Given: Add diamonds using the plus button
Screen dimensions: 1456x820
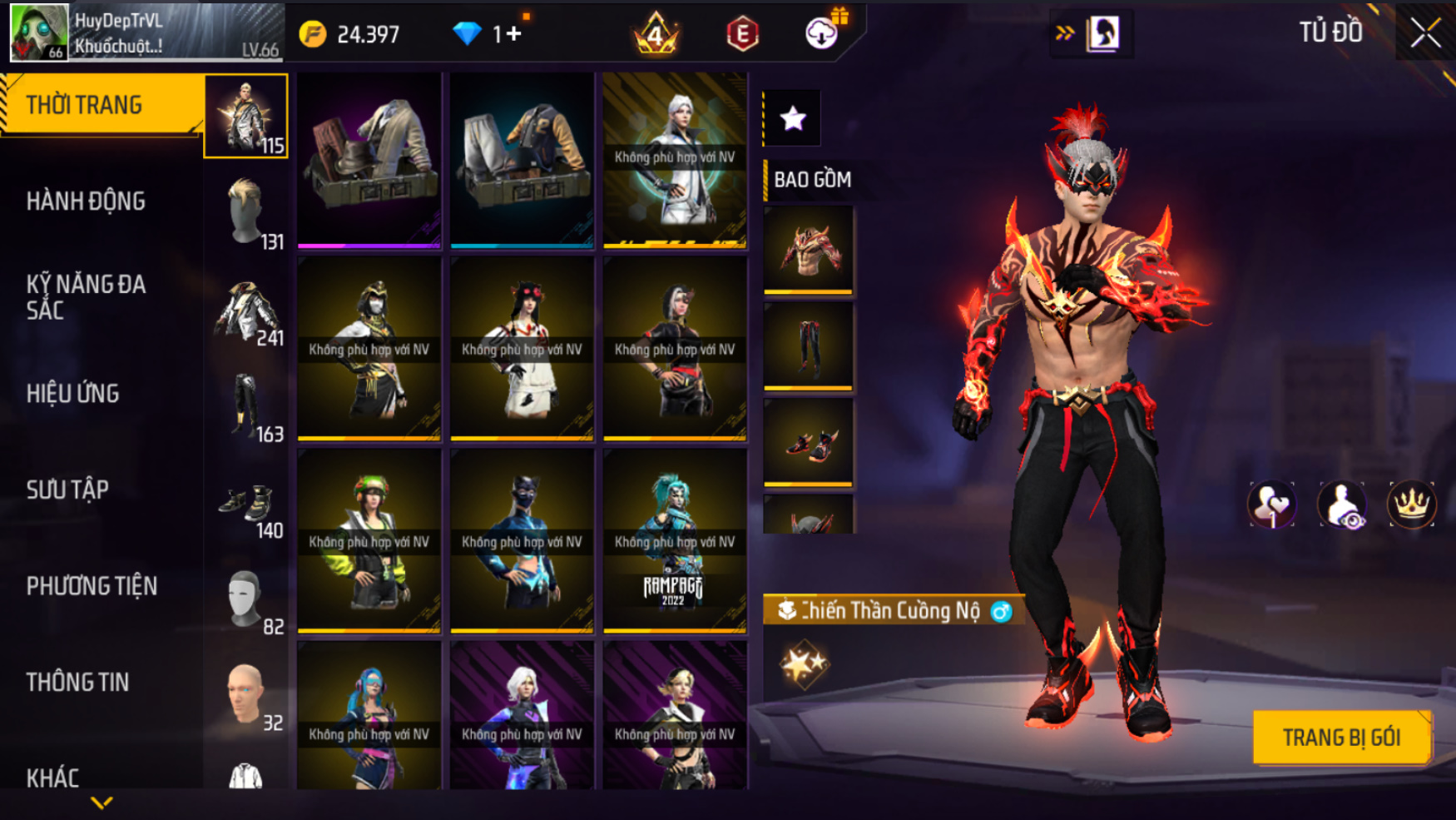Looking at the screenshot, I should (513, 34).
